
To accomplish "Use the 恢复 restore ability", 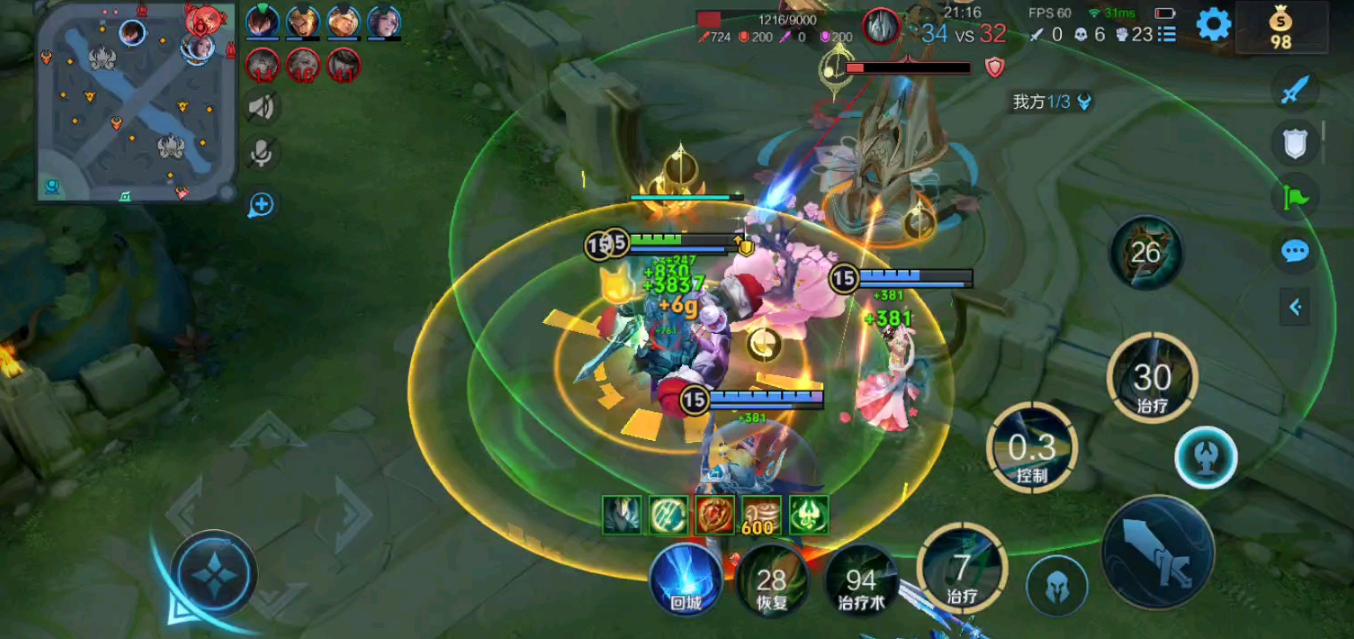I will click(x=772, y=581).
